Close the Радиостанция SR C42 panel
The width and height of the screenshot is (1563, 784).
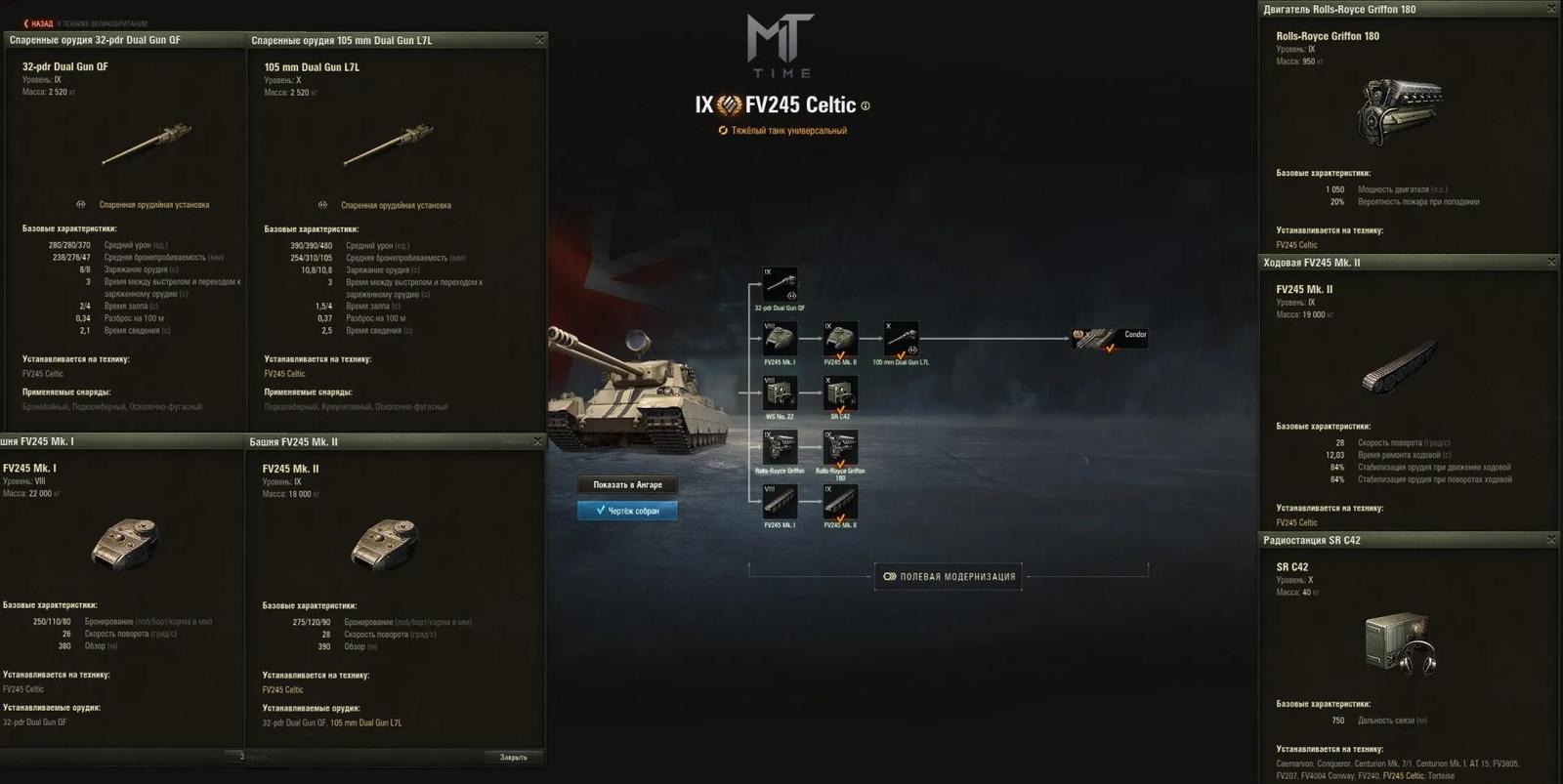click(1551, 538)
